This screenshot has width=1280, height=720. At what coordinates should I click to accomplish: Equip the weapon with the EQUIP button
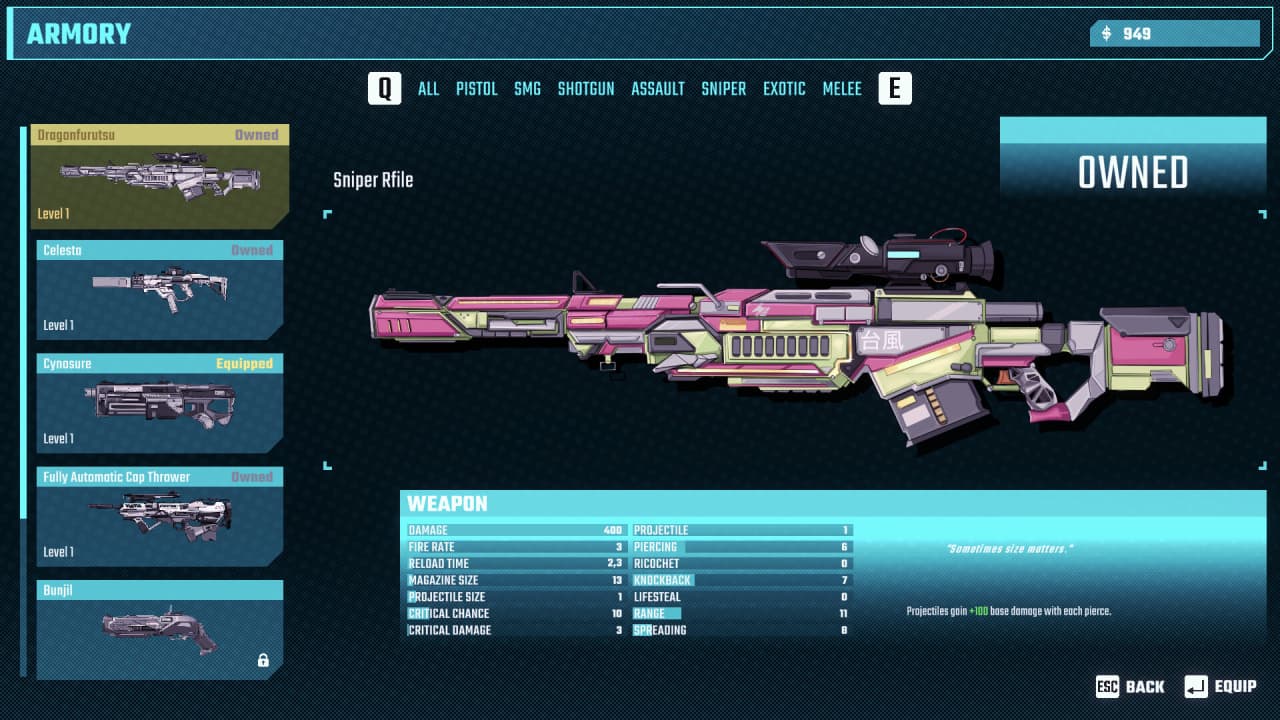[x=1221, y=686]
